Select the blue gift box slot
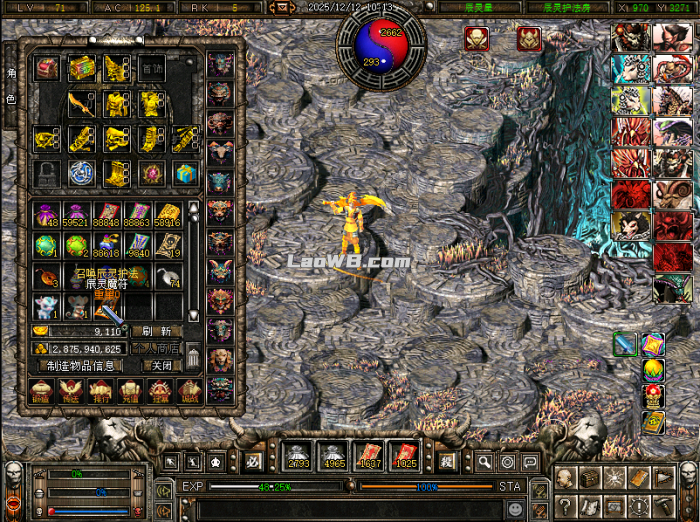 point(185,172)
